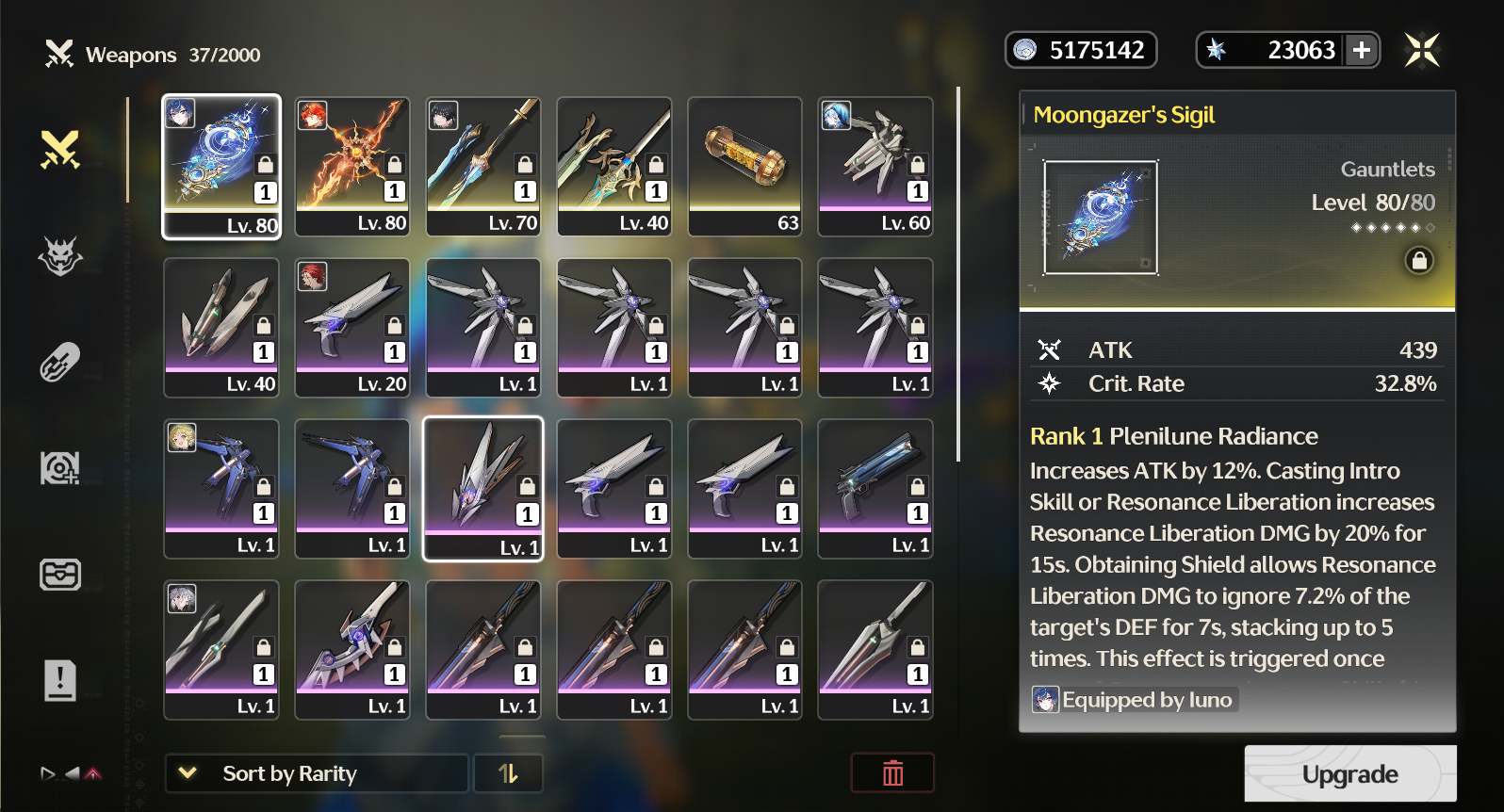Pick the Lv. 40 green-gold sword
Image resolution: width=1504 pixels, height=812 pixels.
pyautogui.click(x=614, y=167)
